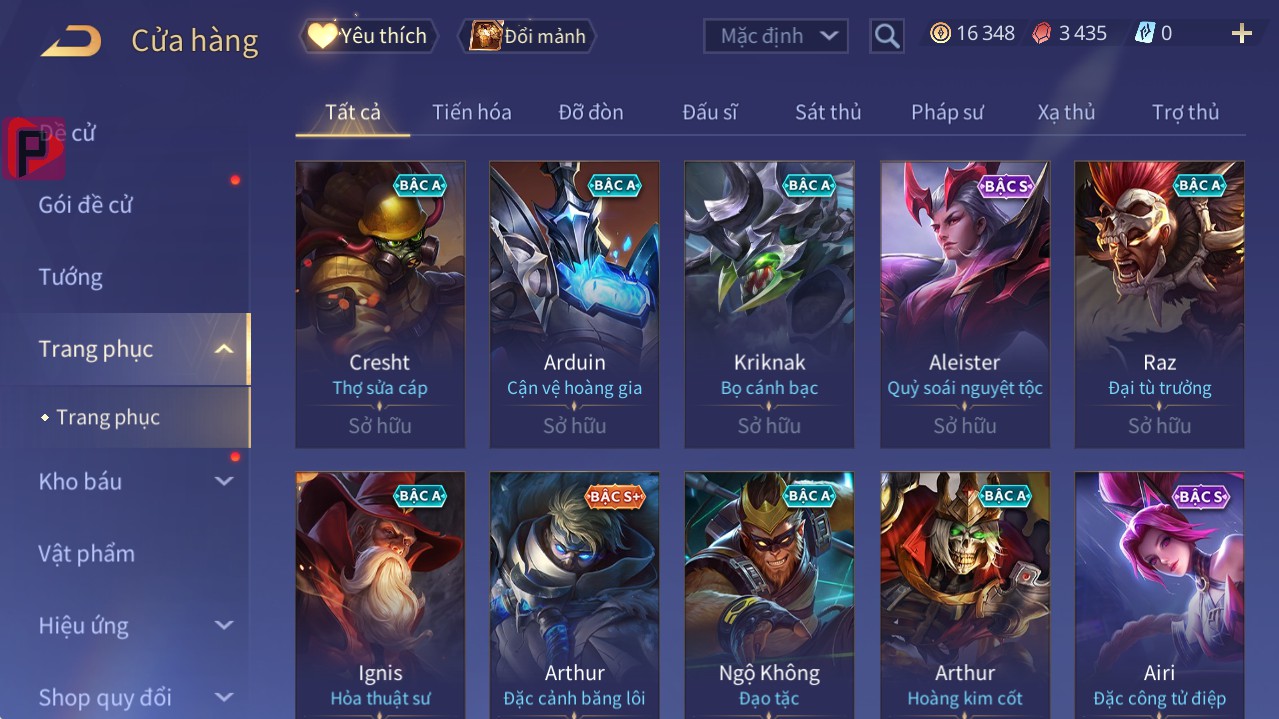Open the Vật phẩm section
Screen dimensions: 1279x719
pos(87,553)
